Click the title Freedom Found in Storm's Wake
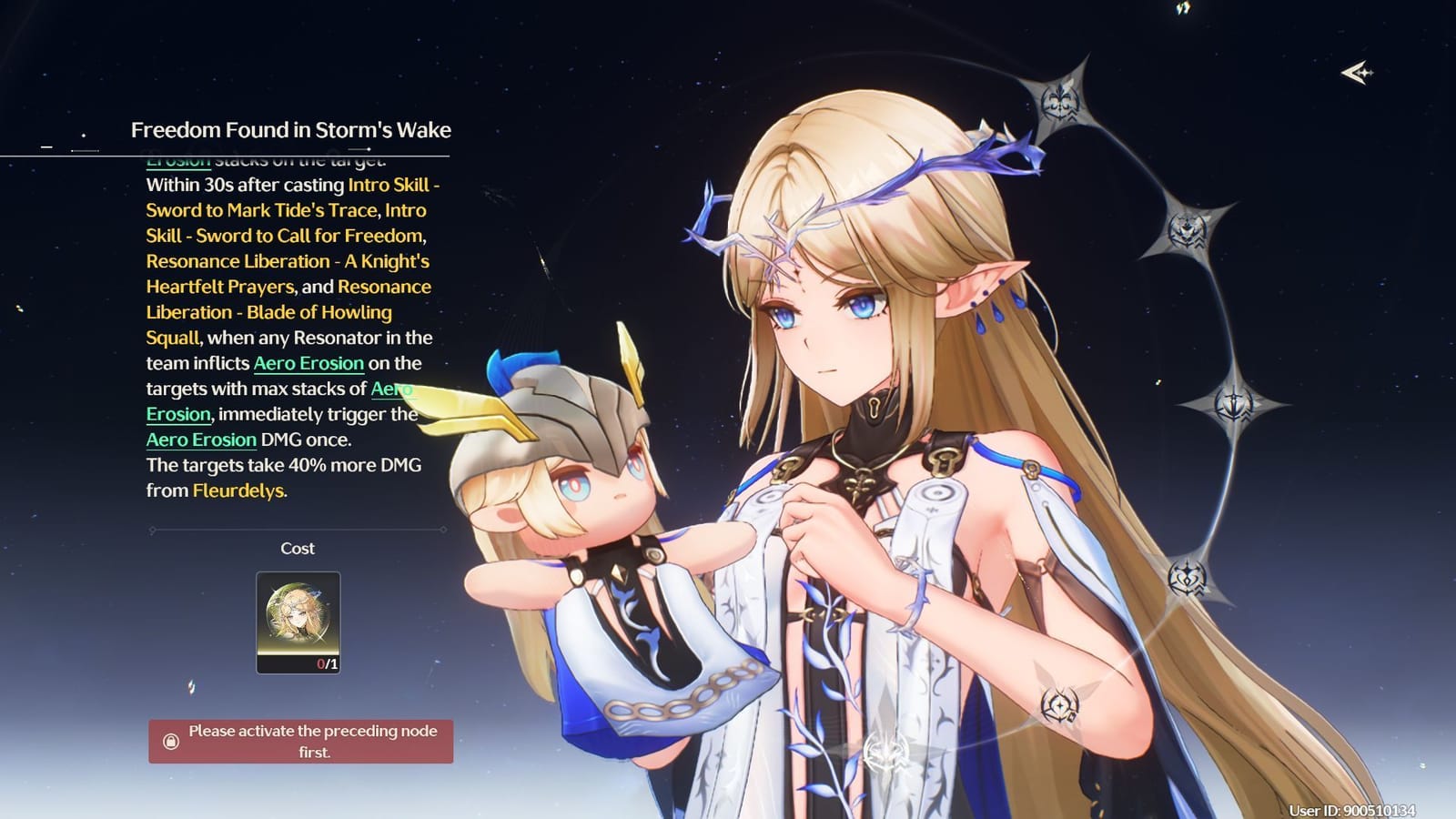The width and height of the screenshot is (1456, 819). (293, 130)
